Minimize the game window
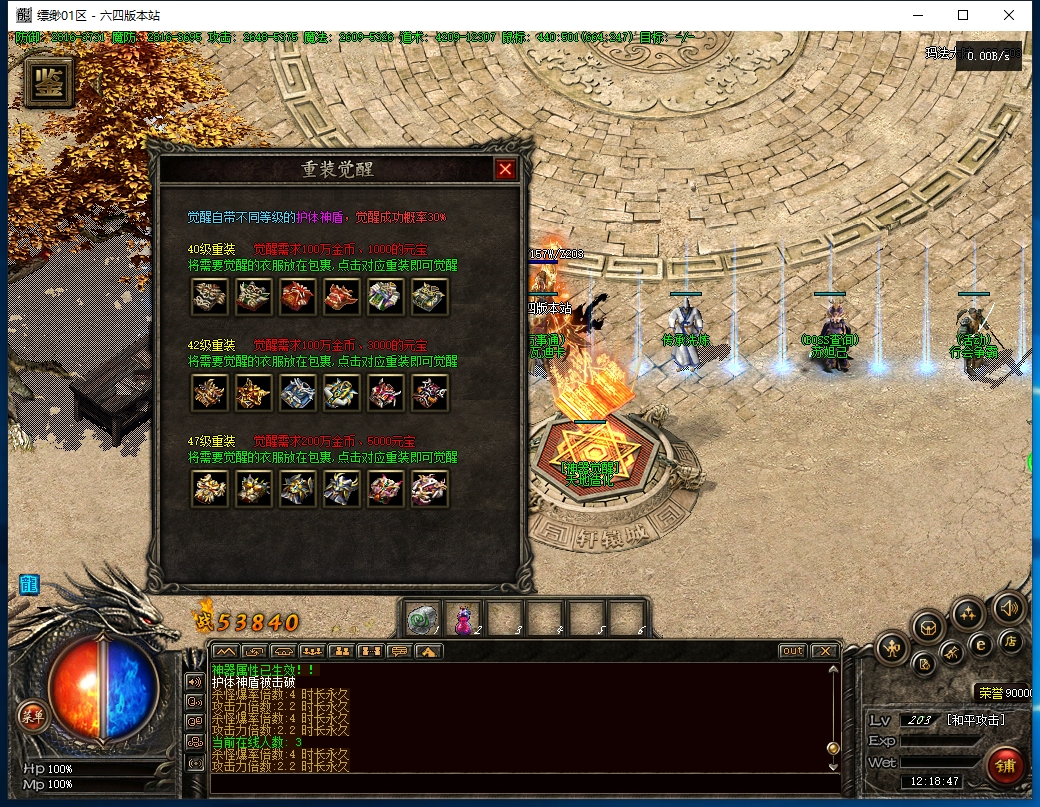1040x807 pixels. [917, 15]
